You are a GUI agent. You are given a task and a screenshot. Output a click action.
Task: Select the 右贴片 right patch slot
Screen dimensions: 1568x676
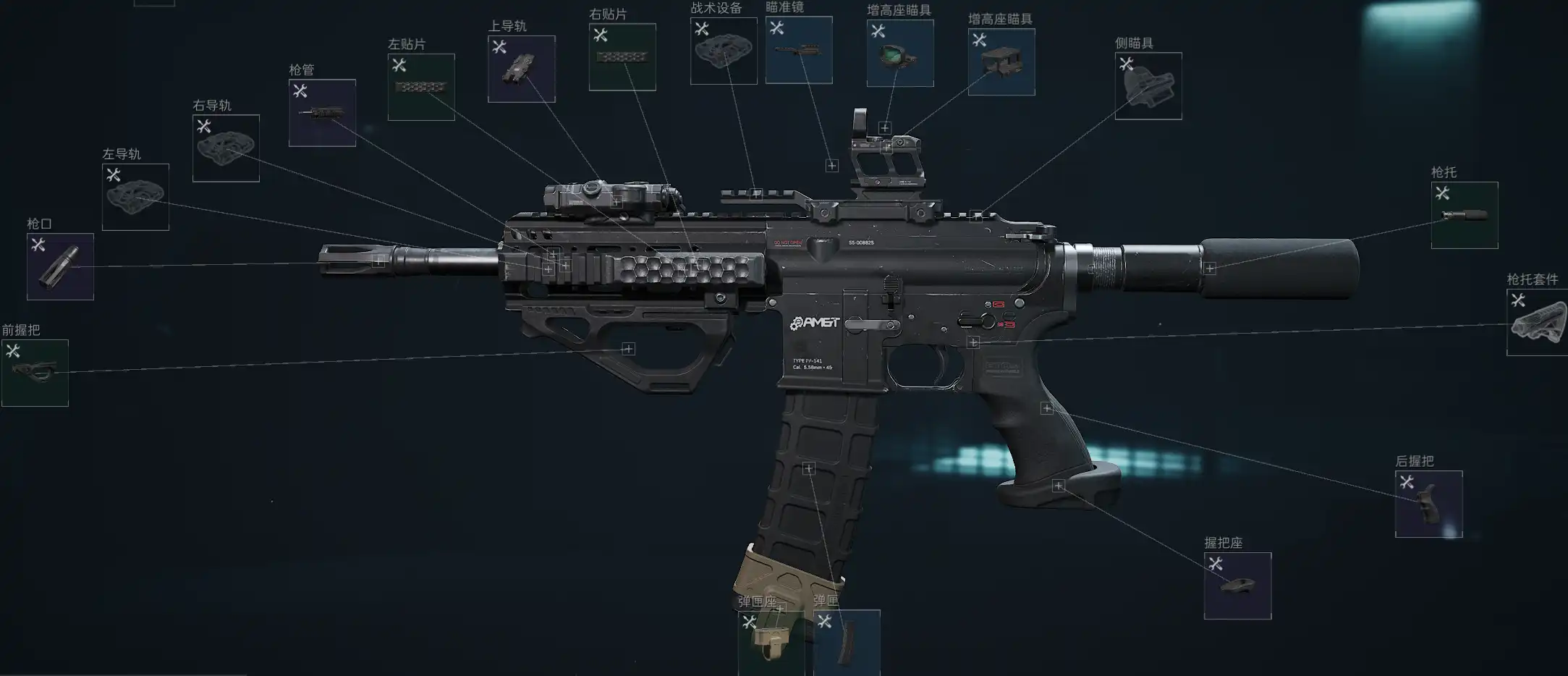pyautogui.click(x=622, y=56)
